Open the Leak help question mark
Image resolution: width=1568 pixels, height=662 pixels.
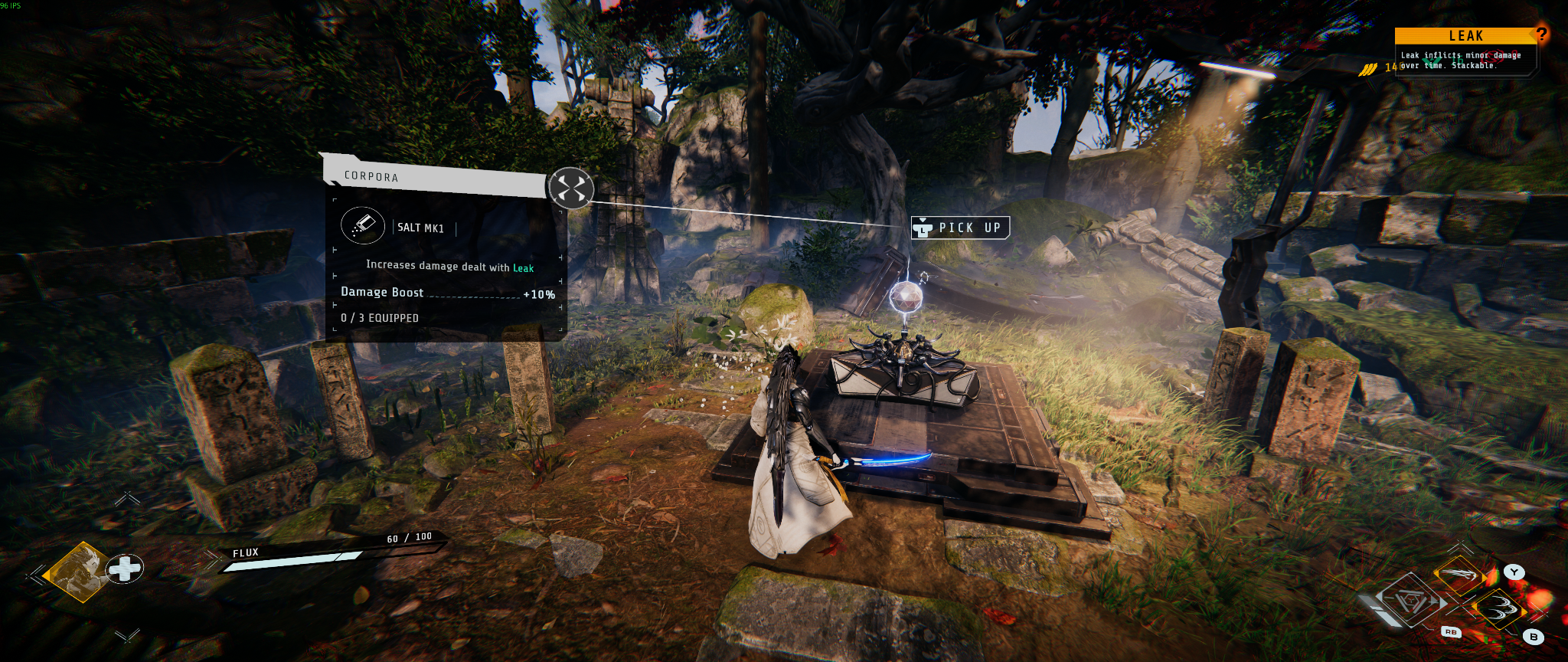coord(1541,34)
